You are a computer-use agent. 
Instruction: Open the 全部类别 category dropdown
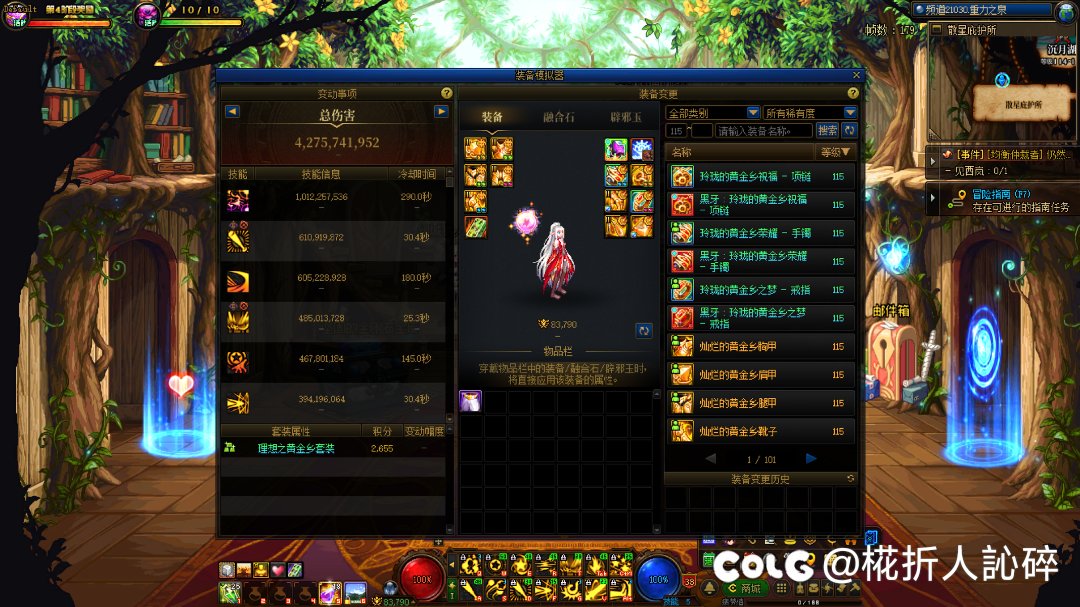pos(713,113)
